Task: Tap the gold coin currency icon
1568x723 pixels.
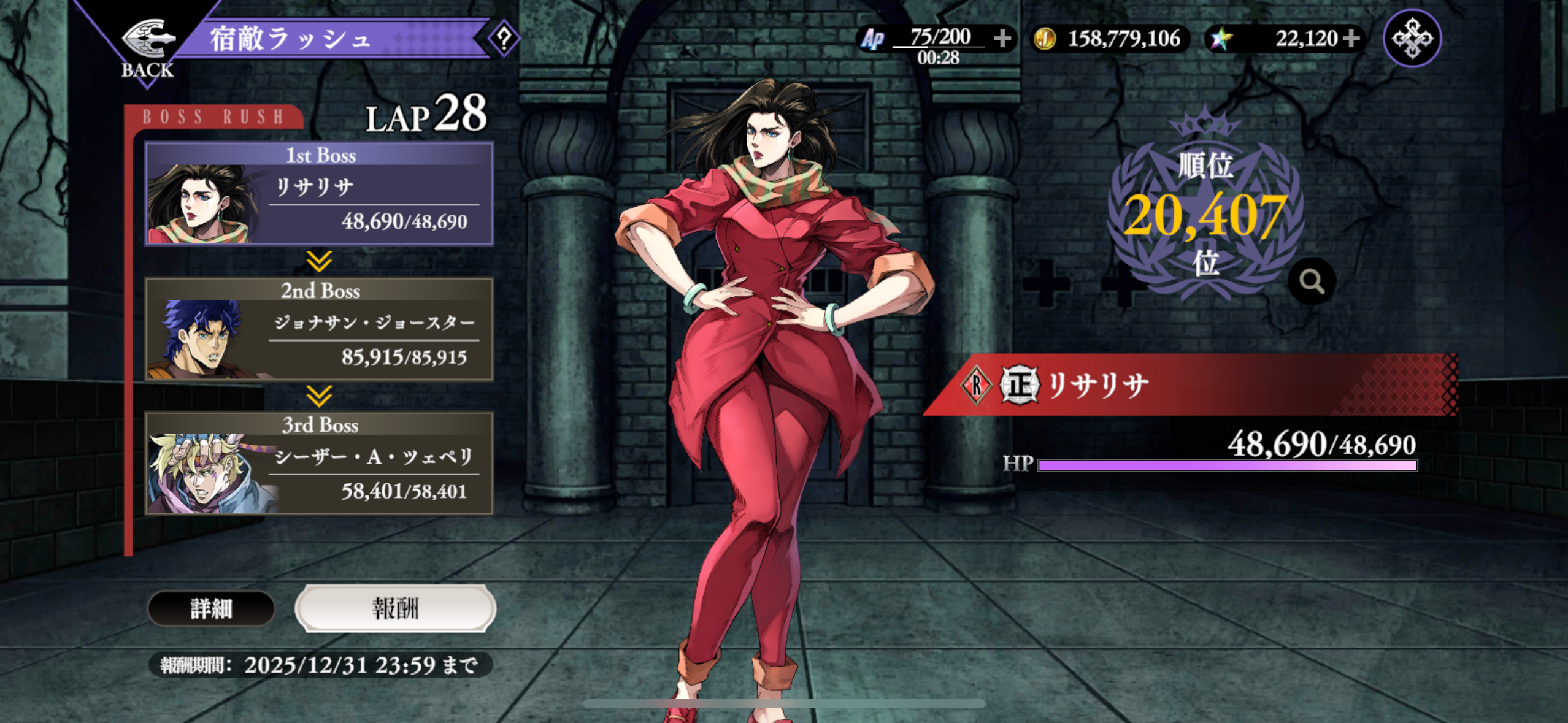Action: point(1045,39)
